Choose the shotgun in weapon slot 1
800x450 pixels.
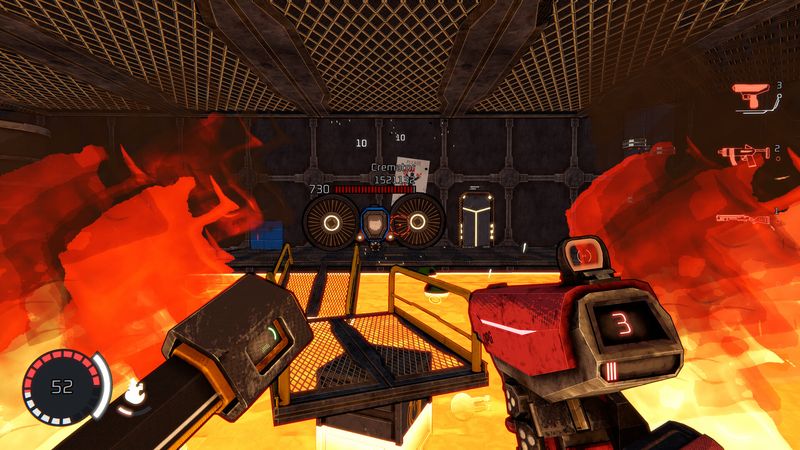[744, 216]
